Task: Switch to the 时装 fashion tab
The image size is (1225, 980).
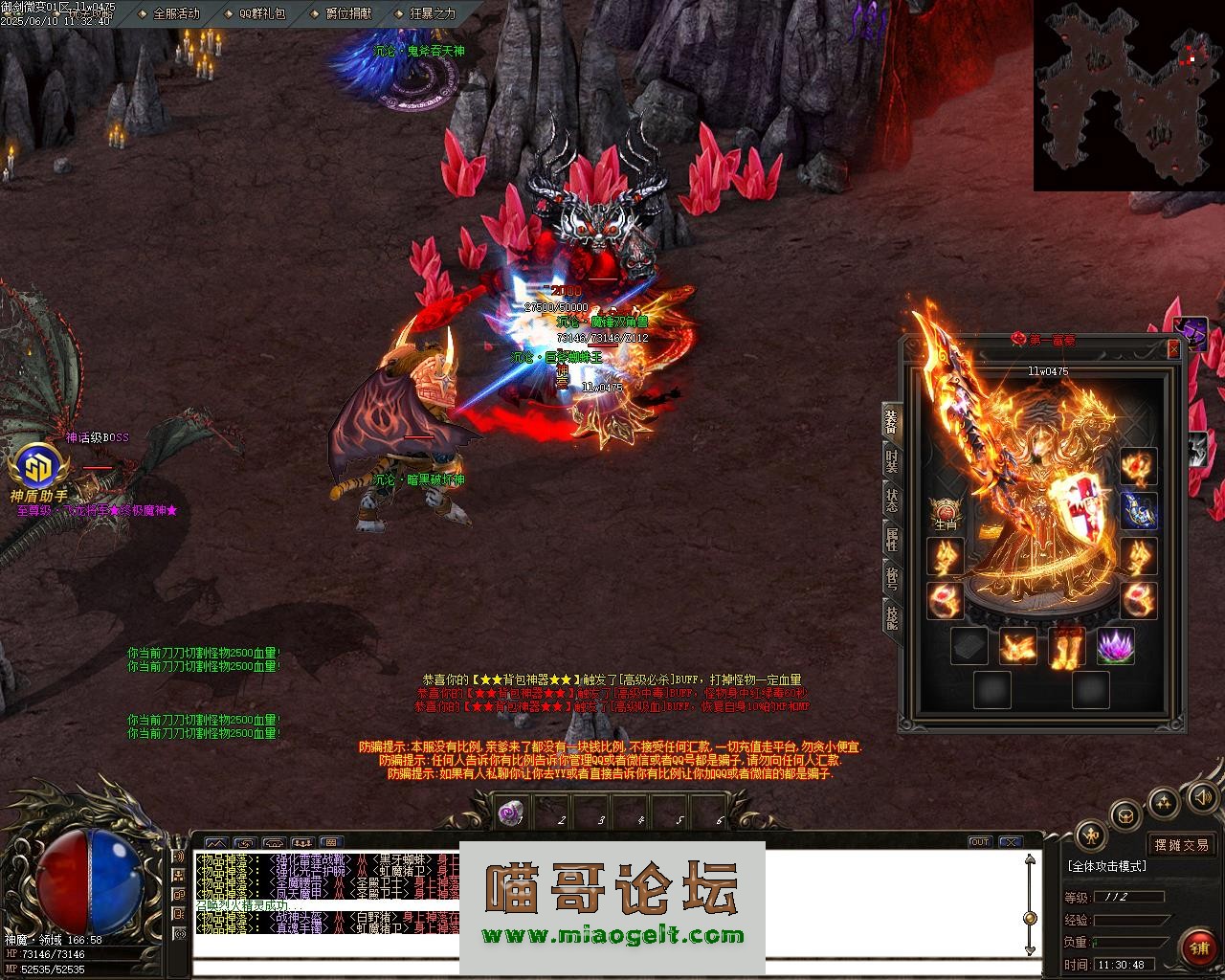Action: 891,463
